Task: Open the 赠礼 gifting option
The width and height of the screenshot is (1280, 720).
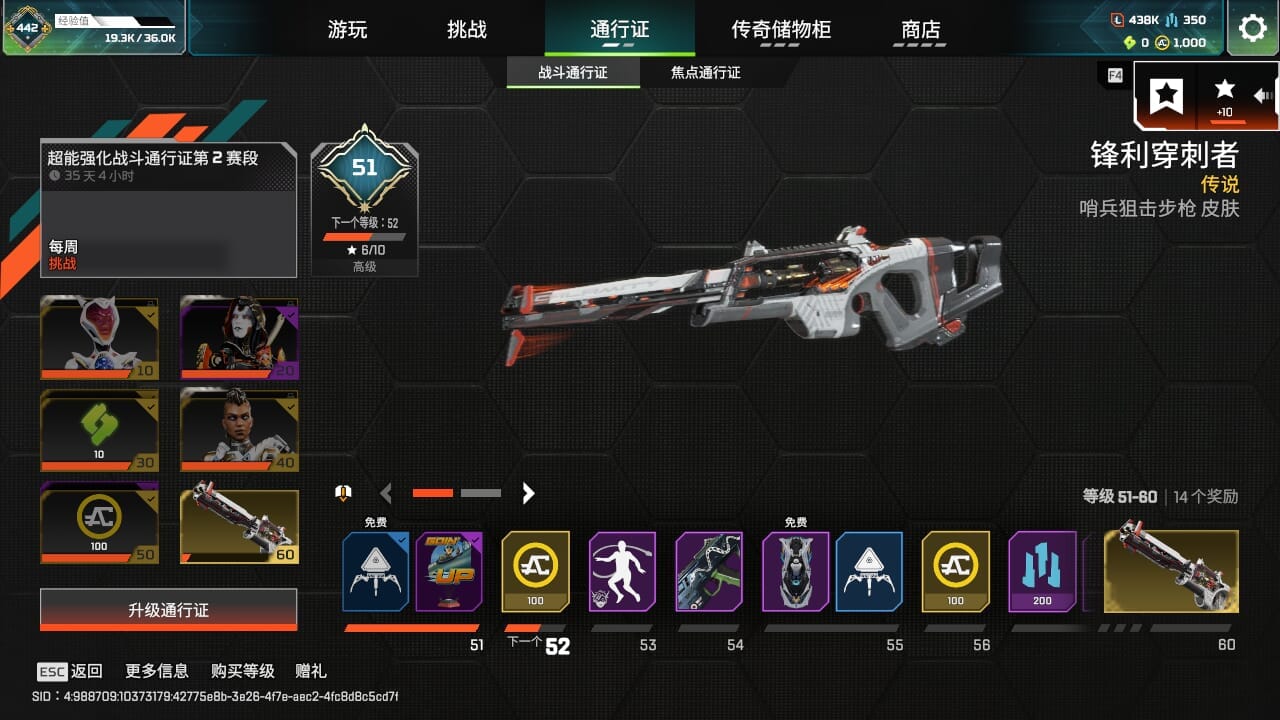Action: point(311,671)
